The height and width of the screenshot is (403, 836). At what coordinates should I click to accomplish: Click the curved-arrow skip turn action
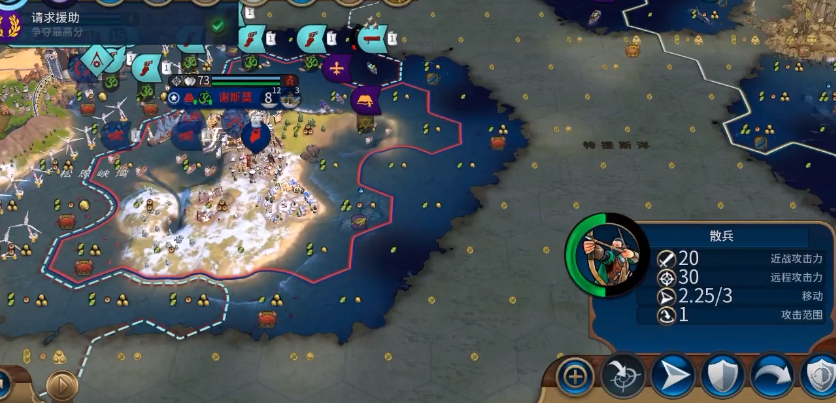(x=771, y=377)
